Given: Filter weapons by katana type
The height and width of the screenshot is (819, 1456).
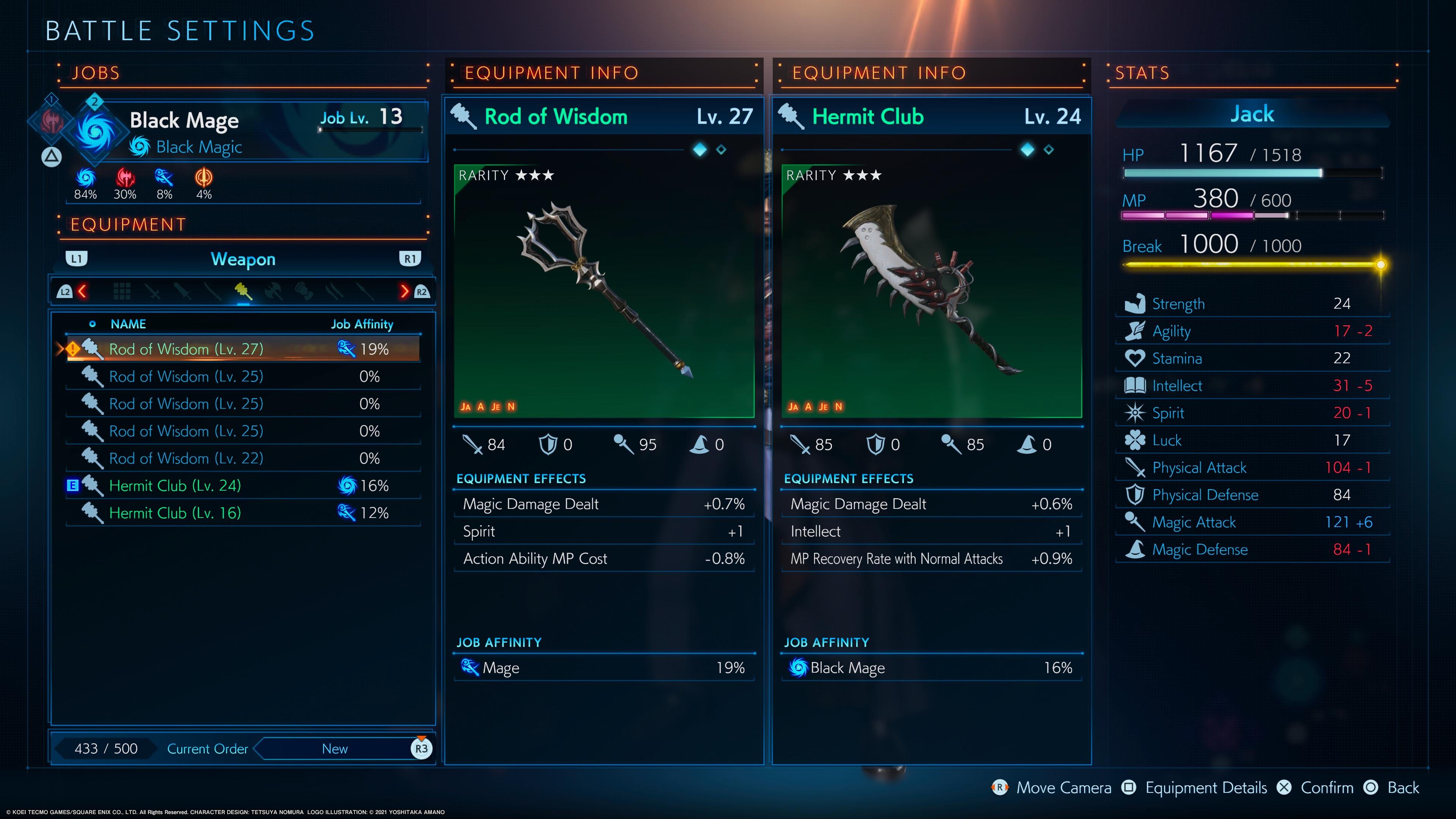Looking at the screenshot, I should click(x=212, y=291).
